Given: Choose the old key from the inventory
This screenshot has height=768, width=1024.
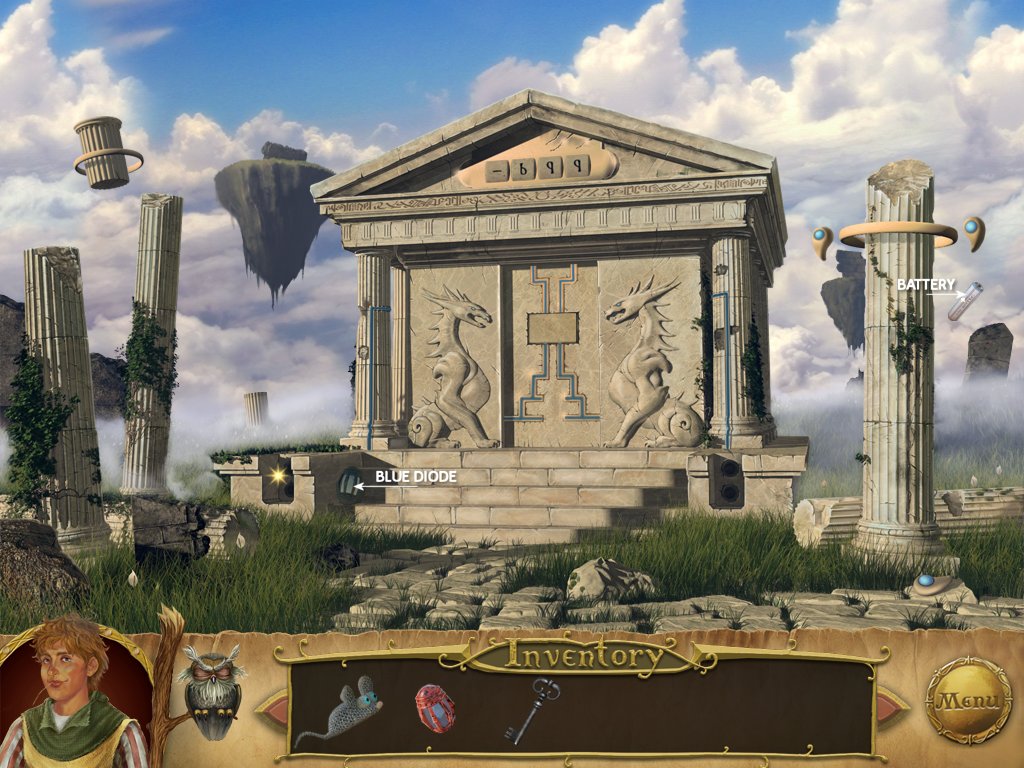Looking at the screenshot, I should click(531, 710).
